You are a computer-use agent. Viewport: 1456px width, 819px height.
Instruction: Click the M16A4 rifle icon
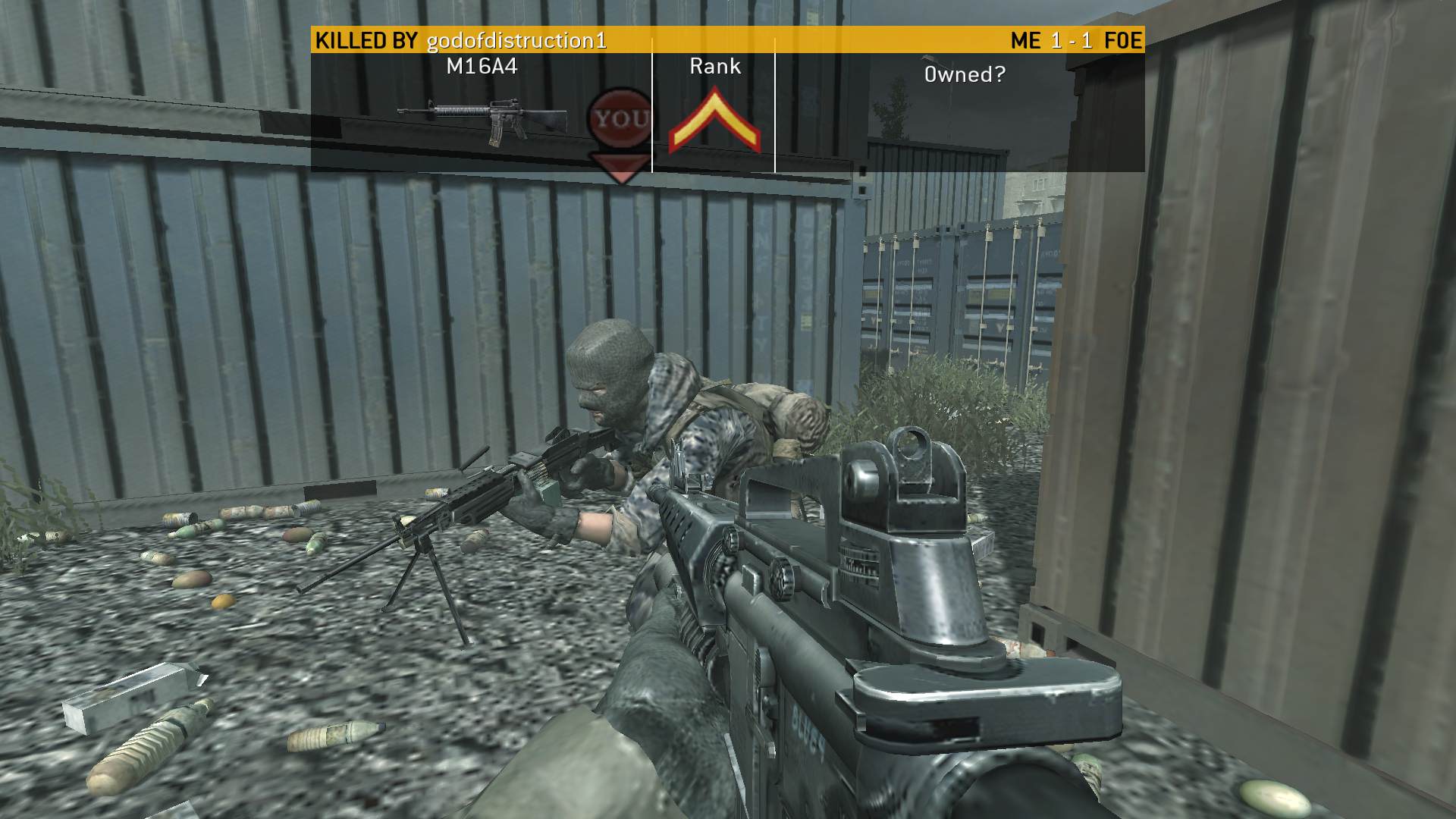click(x=482, y=121)
